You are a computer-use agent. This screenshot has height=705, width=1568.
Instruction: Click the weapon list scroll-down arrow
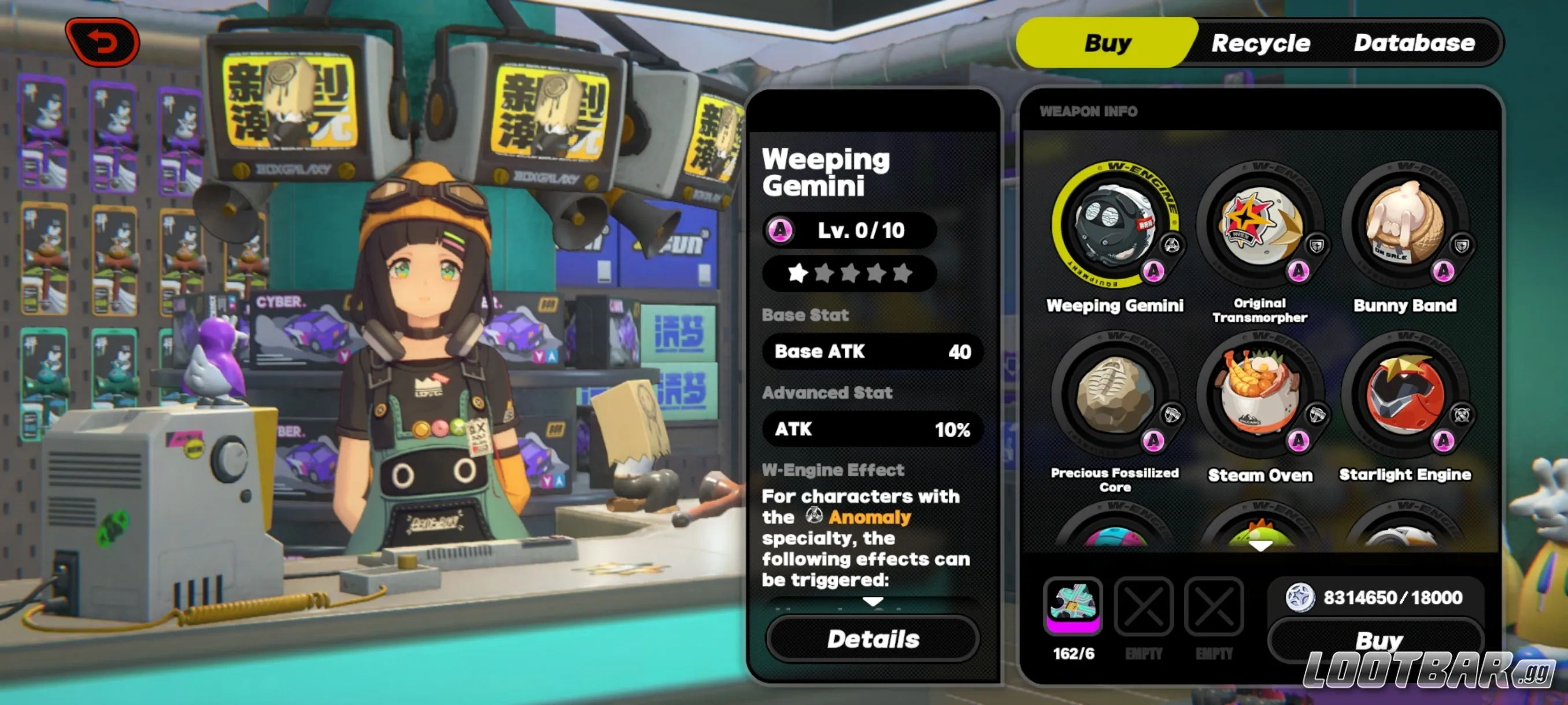click(1259, 546)
